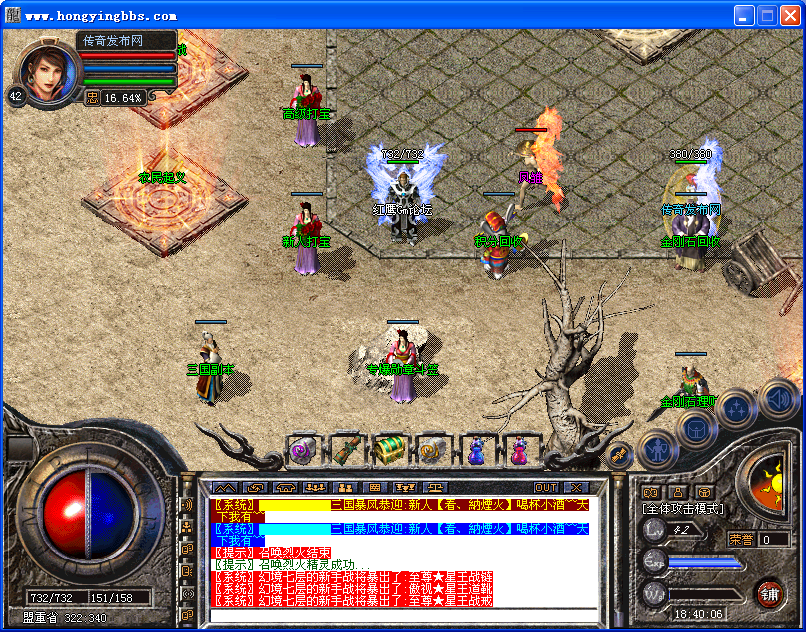
Task: Click the small satellite icon button
Action: point(619,455)
